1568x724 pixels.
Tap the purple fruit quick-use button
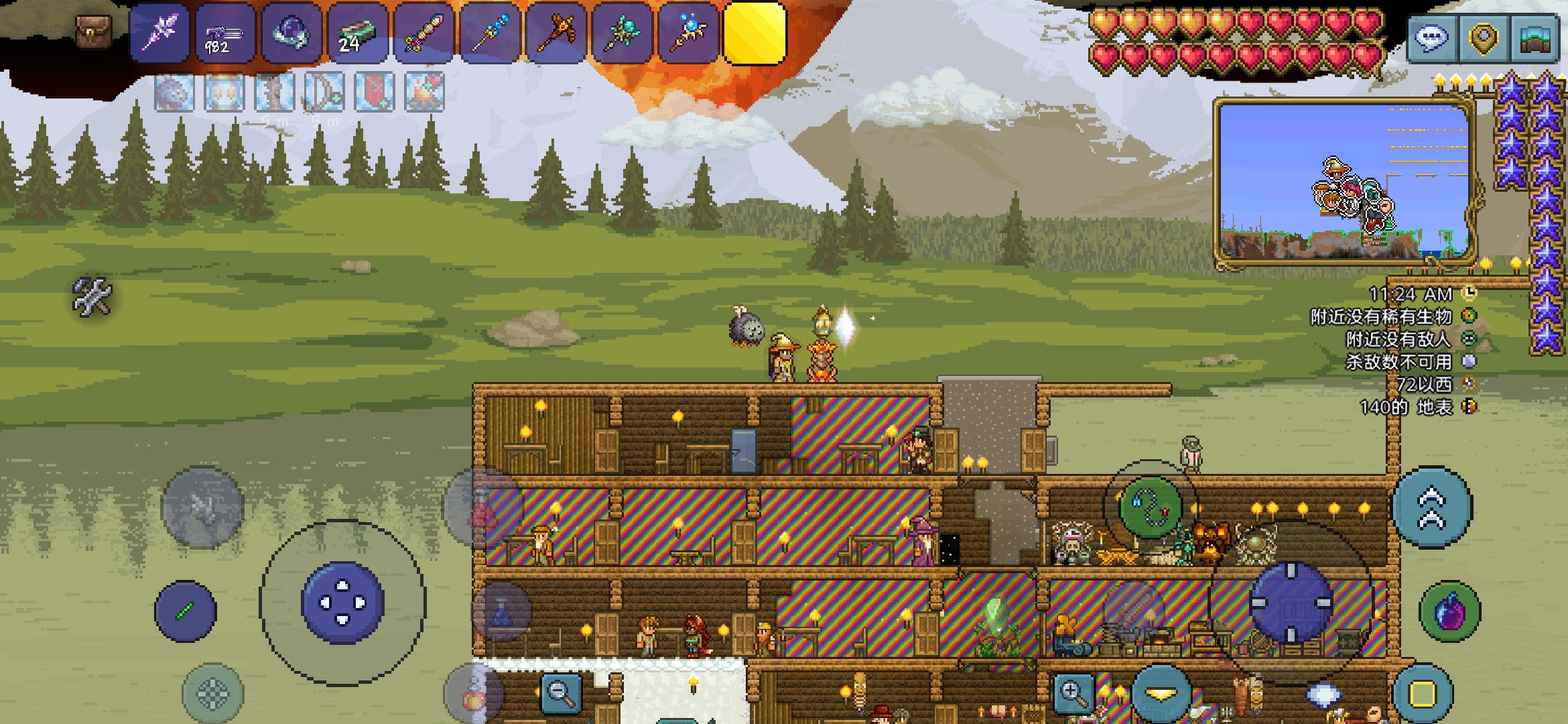pyautogui.click(x=1450, y=612)
